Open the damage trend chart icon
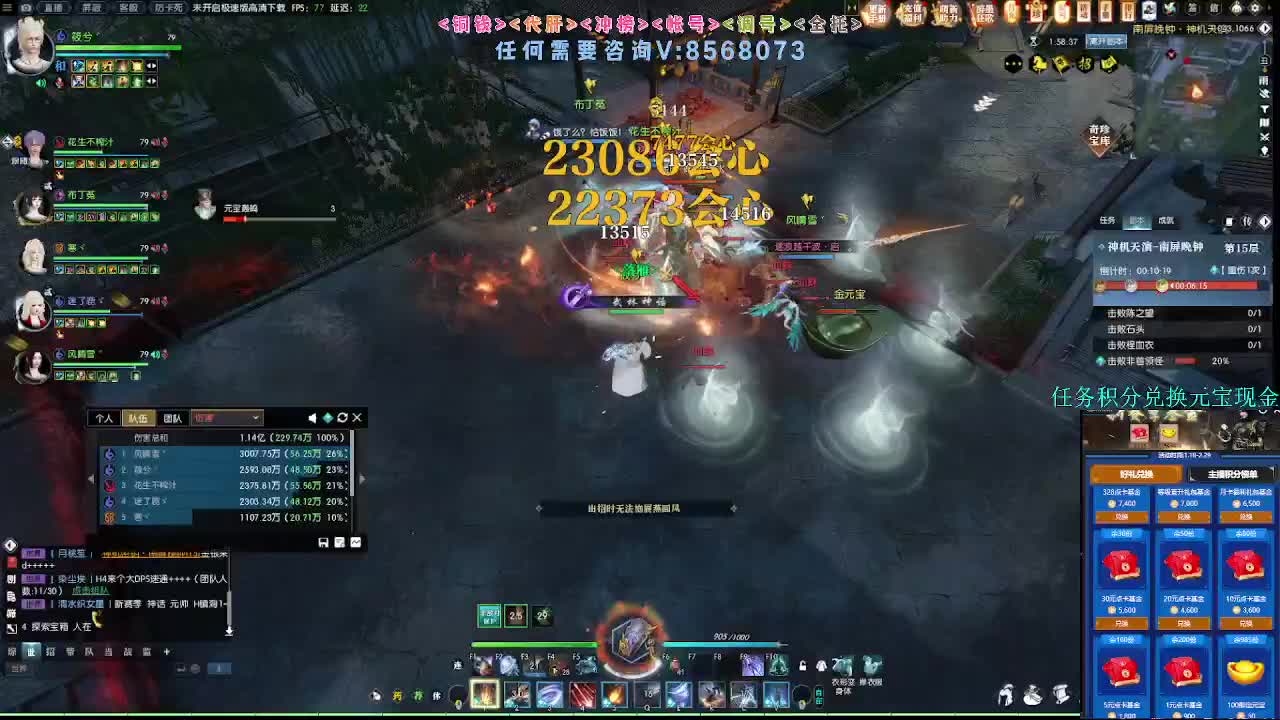 tap(355, 542)
